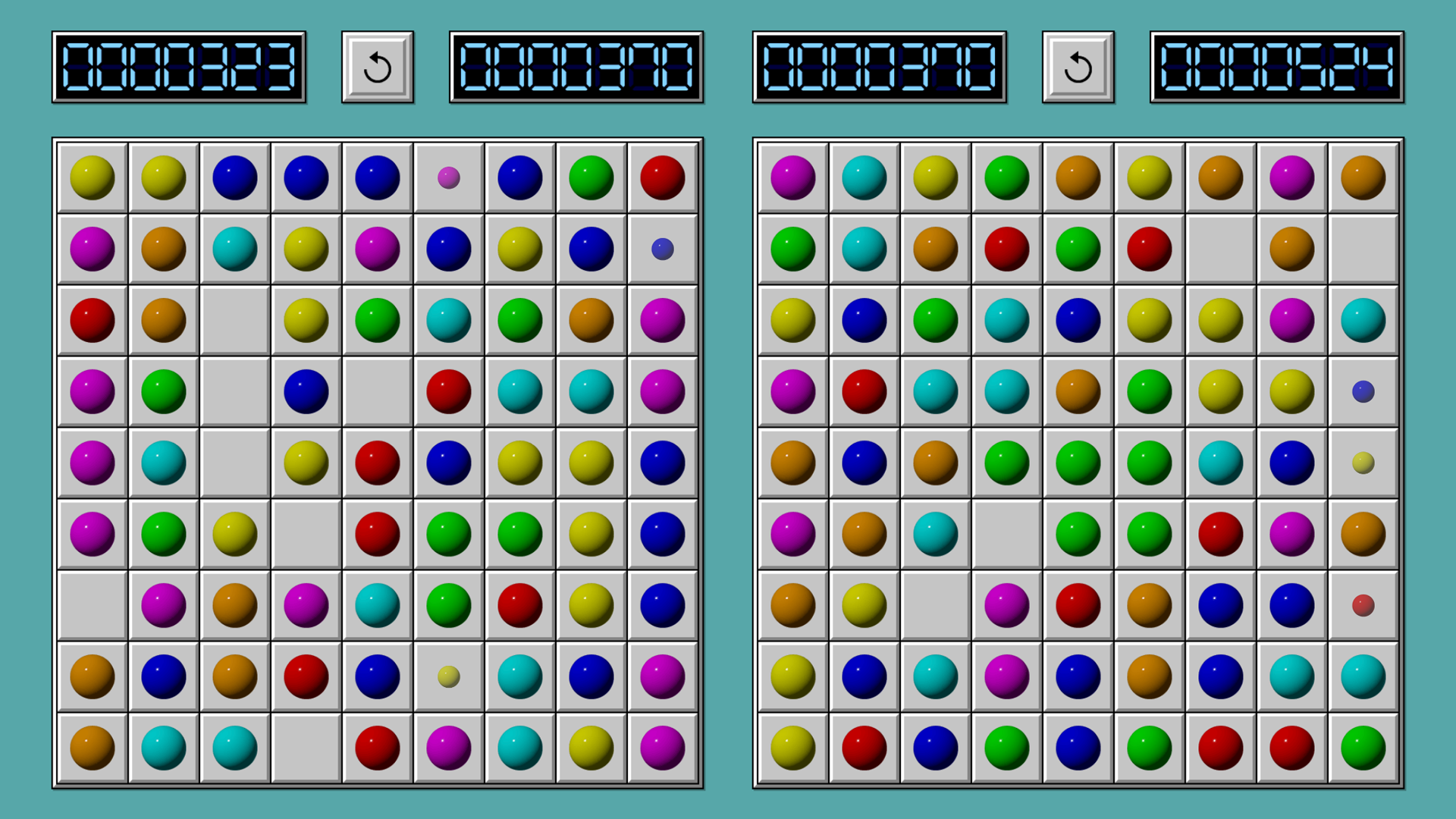Click the score display showing 0000323
1456x819 pixels.
pos(180,66)
